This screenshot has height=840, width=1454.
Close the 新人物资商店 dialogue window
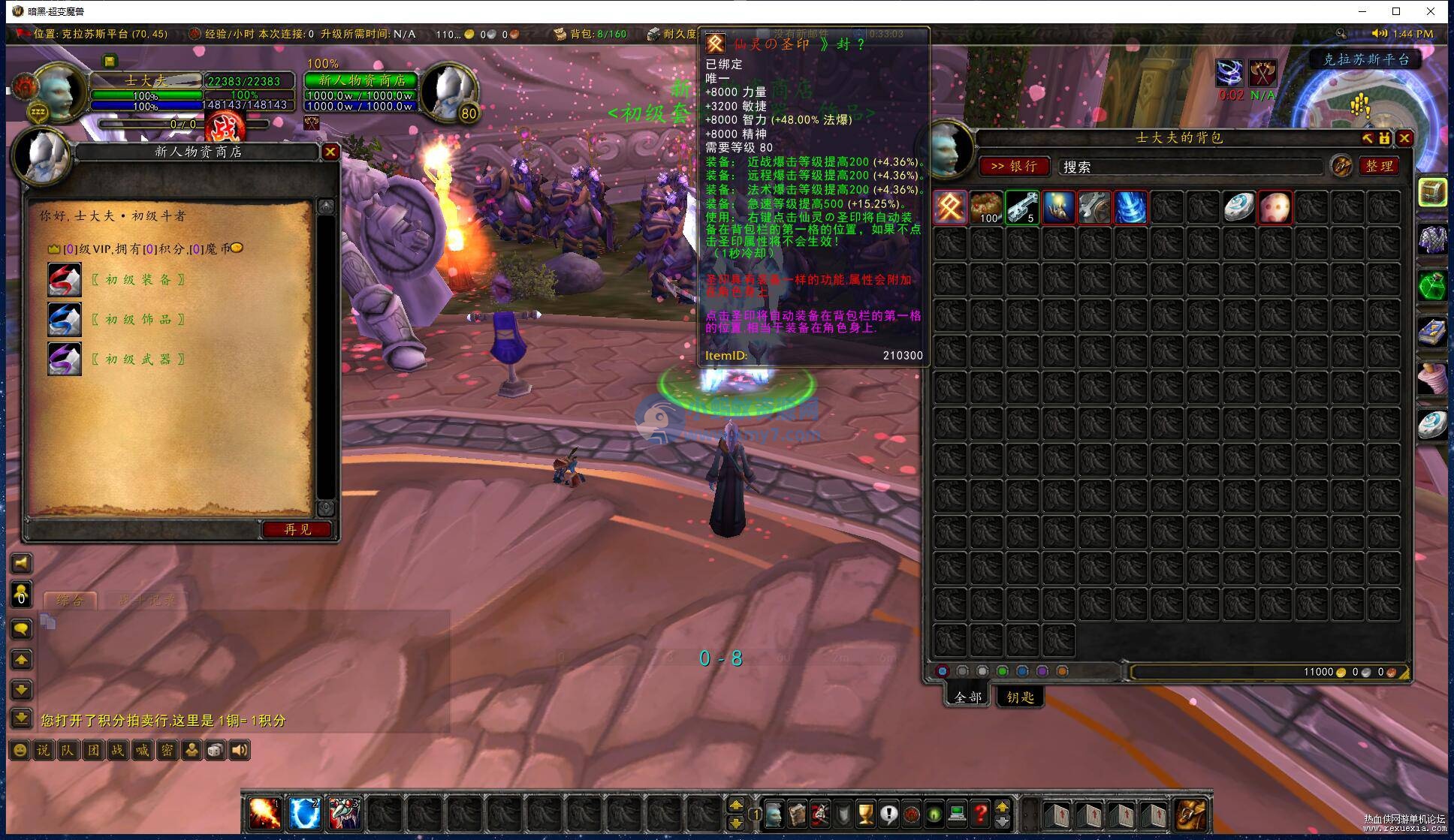[x=330, y=152]
